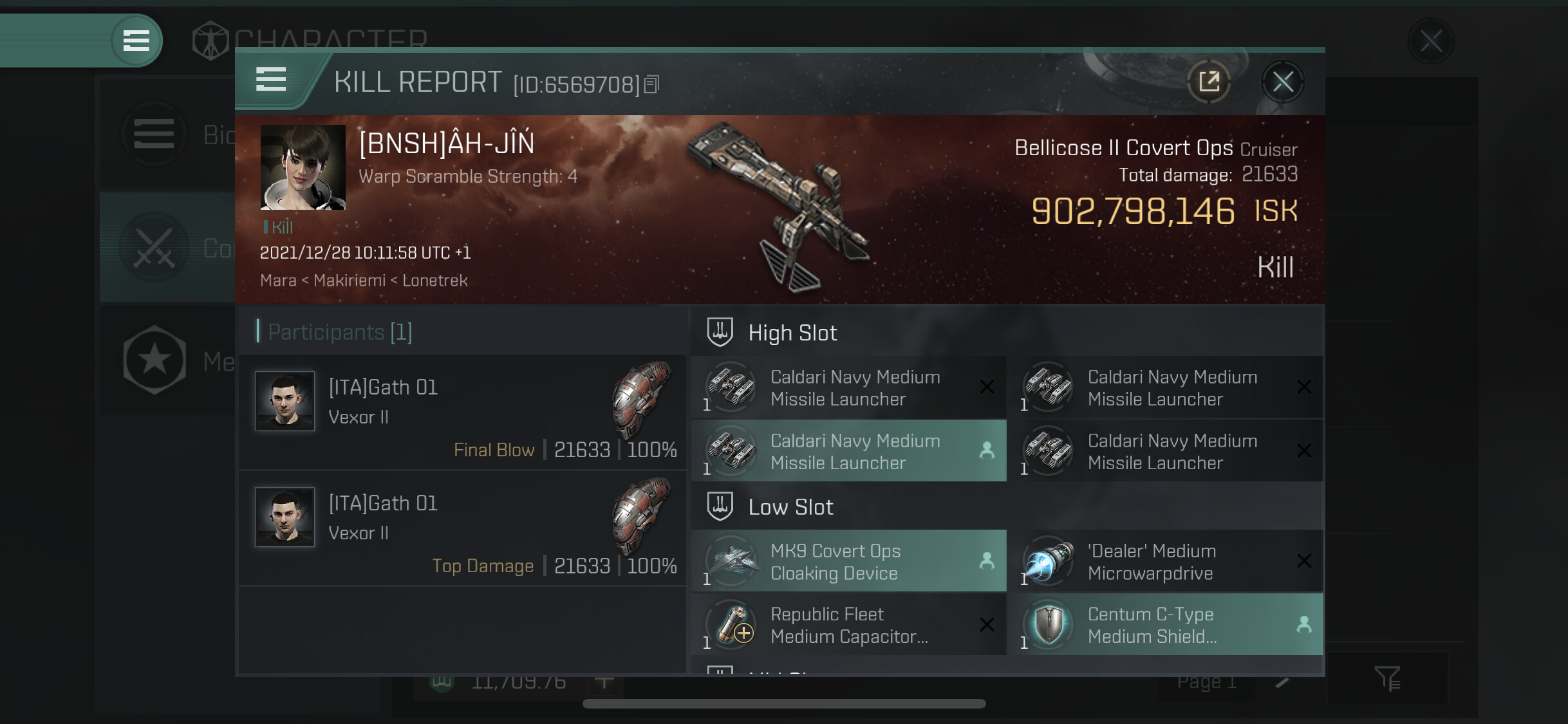Open the star medal tab
This screenshot has width=1568, height=724.
(x=154, y=360)
